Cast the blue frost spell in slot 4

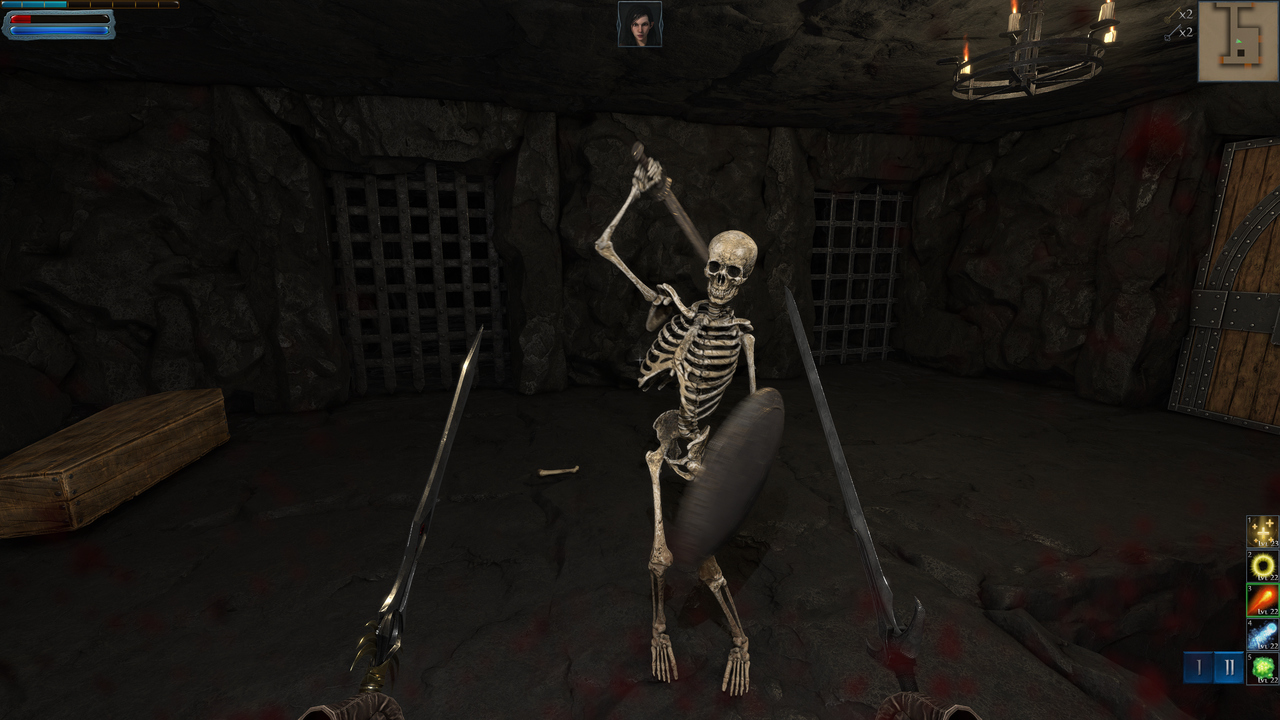point(1262,631)
